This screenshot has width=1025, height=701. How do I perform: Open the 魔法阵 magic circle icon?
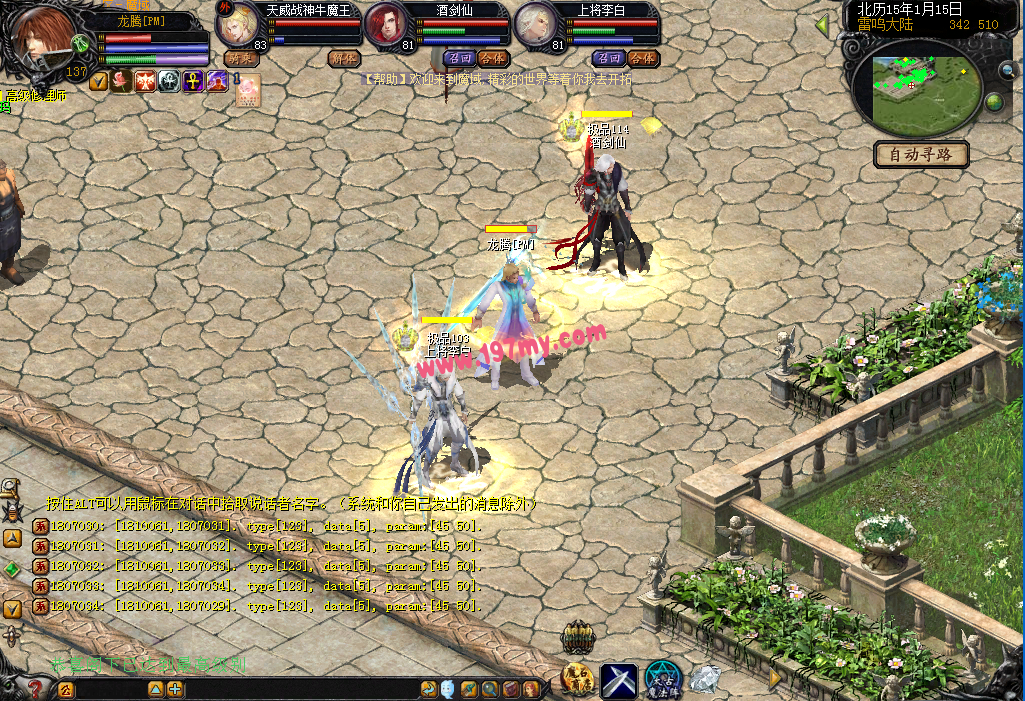tap(662, 680)
